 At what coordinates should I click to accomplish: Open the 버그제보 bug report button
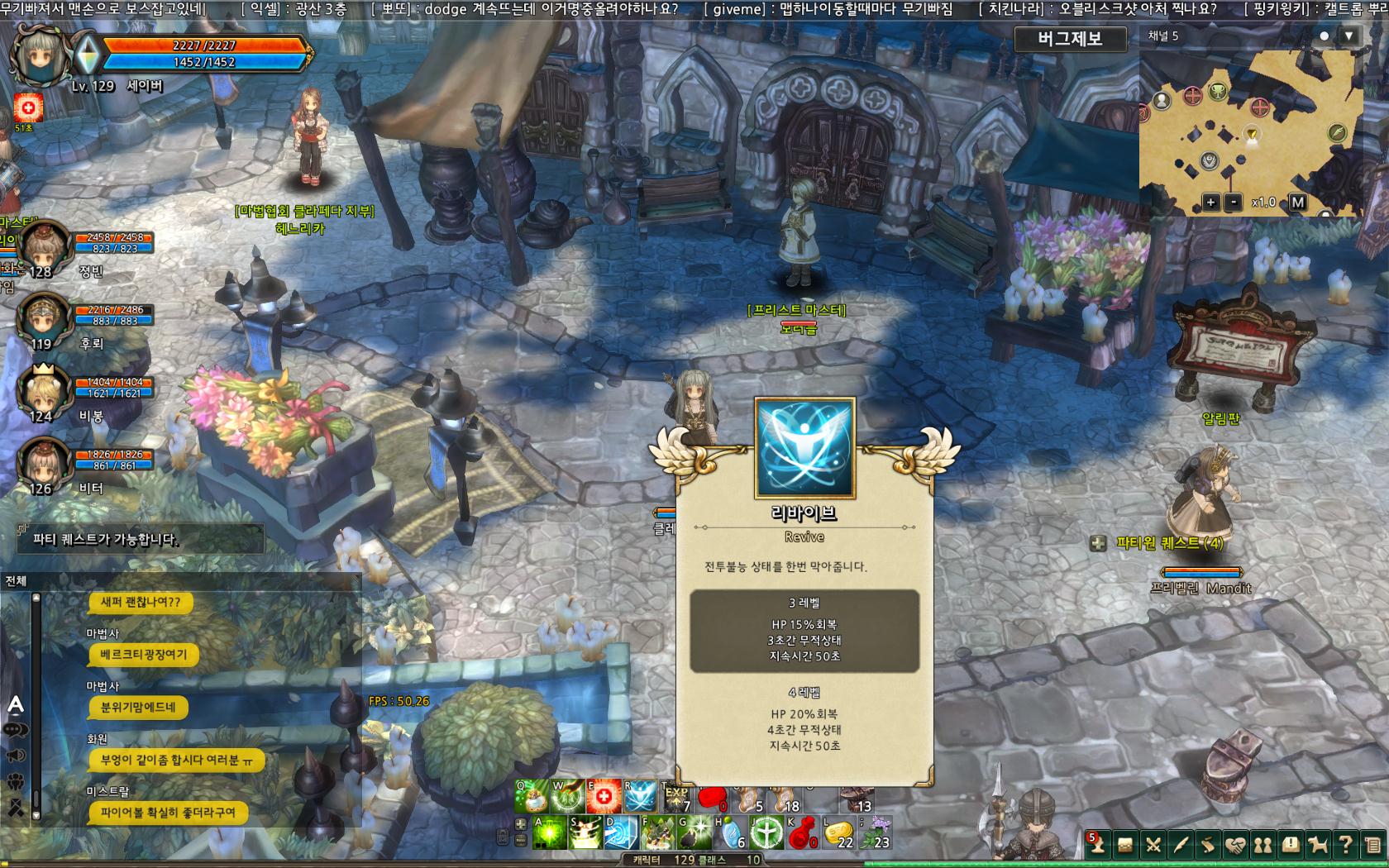[1070, 39]
